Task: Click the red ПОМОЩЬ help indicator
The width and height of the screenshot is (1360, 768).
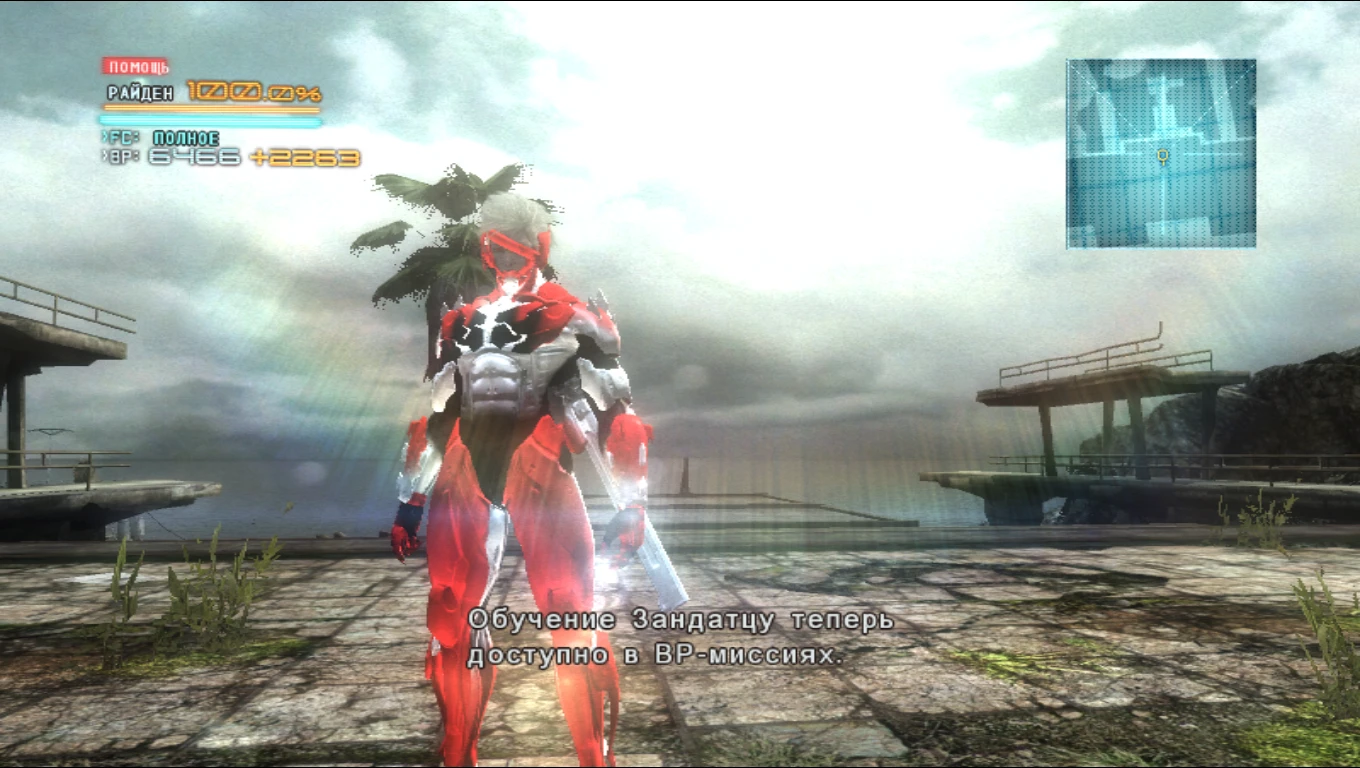Action: pyautogui.click(x=136, y=66)
